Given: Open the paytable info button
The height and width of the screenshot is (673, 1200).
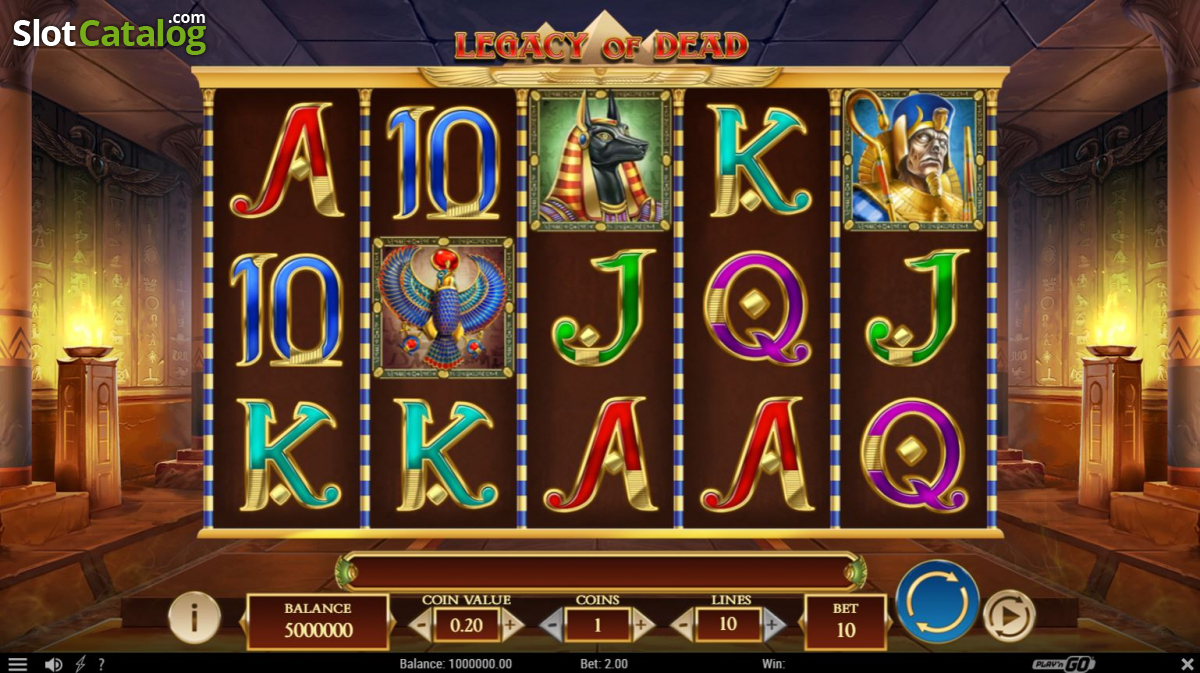Looking at the screenshot, I should [194, 618].
